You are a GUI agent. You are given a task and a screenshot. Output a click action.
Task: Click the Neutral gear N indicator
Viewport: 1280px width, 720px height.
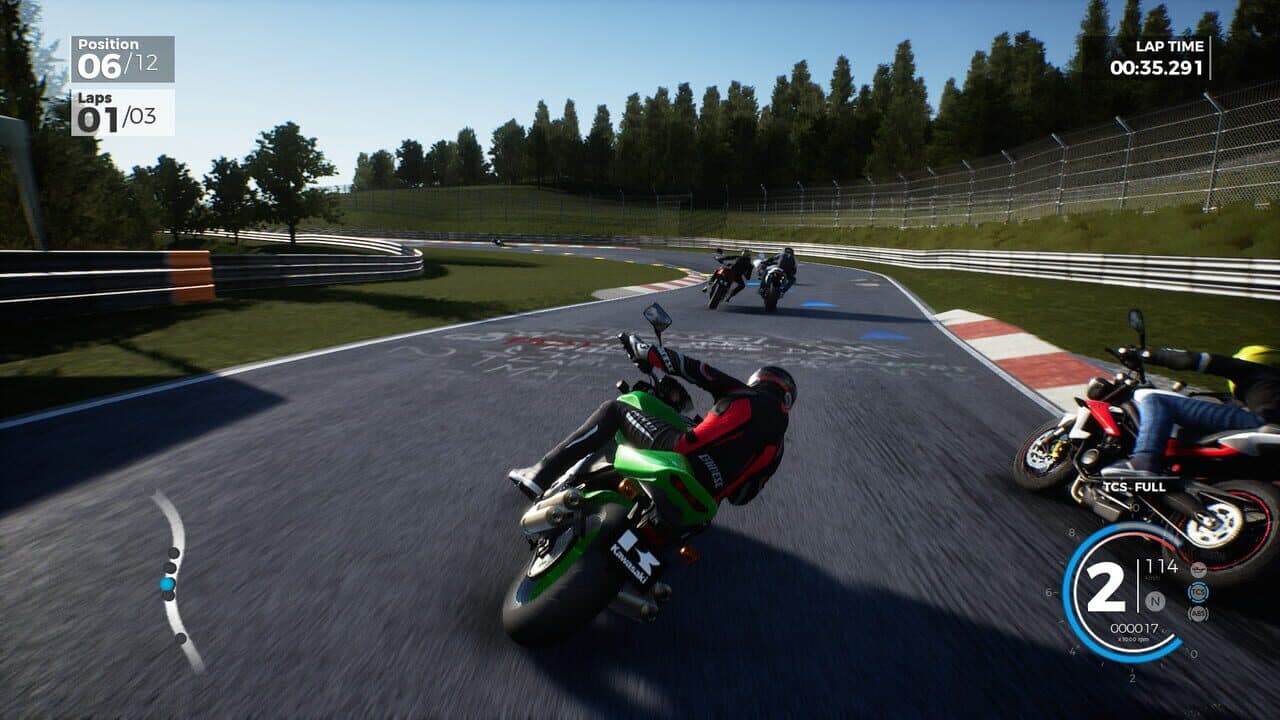pyautogui.click(x=1154, y=601)
